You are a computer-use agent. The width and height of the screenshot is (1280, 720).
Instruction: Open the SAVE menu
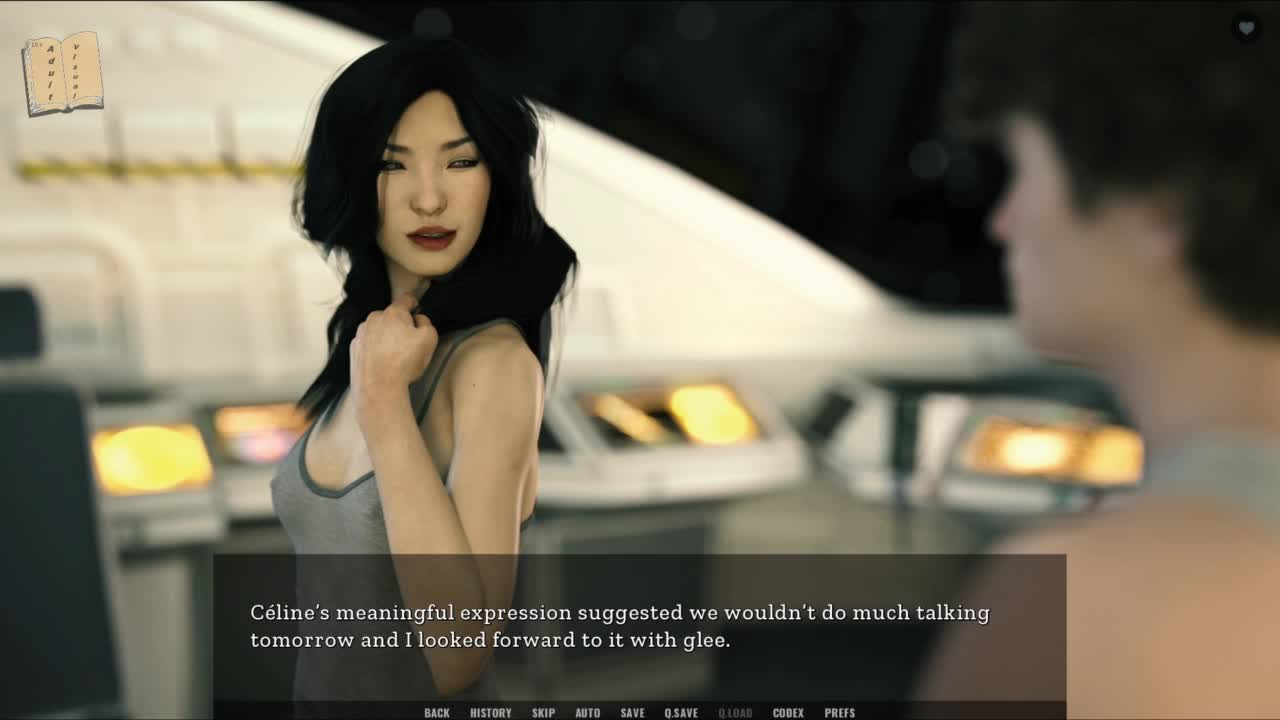[x=632, y=712]
